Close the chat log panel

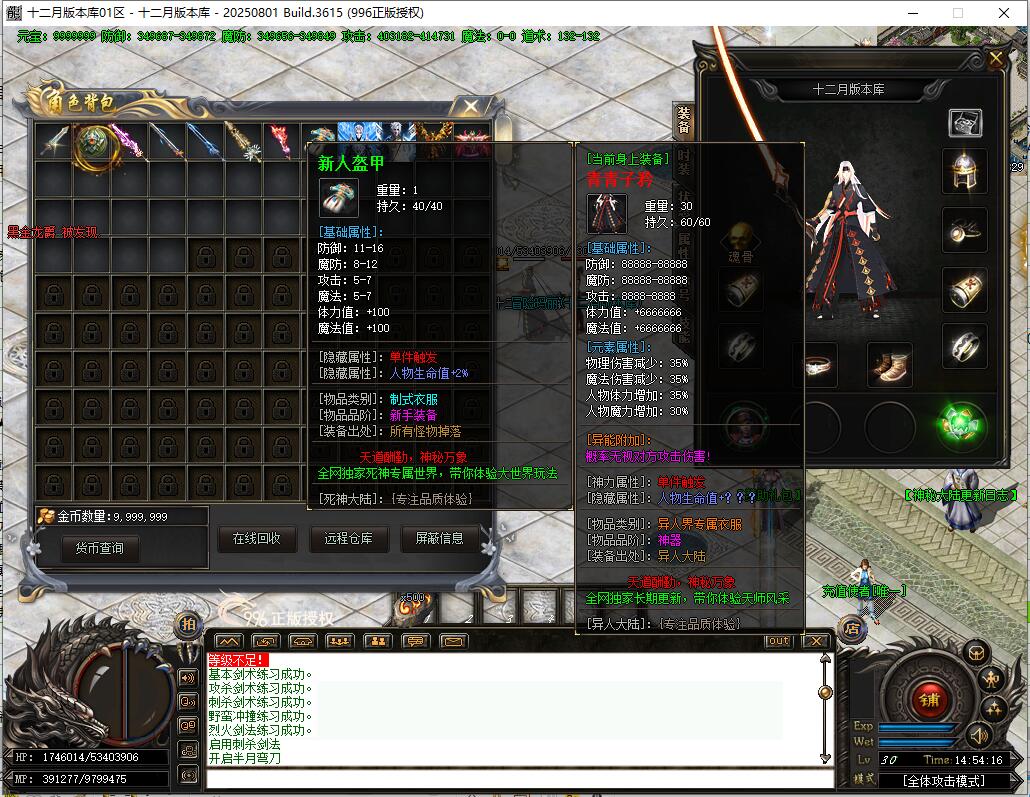[x=816, y=641]
